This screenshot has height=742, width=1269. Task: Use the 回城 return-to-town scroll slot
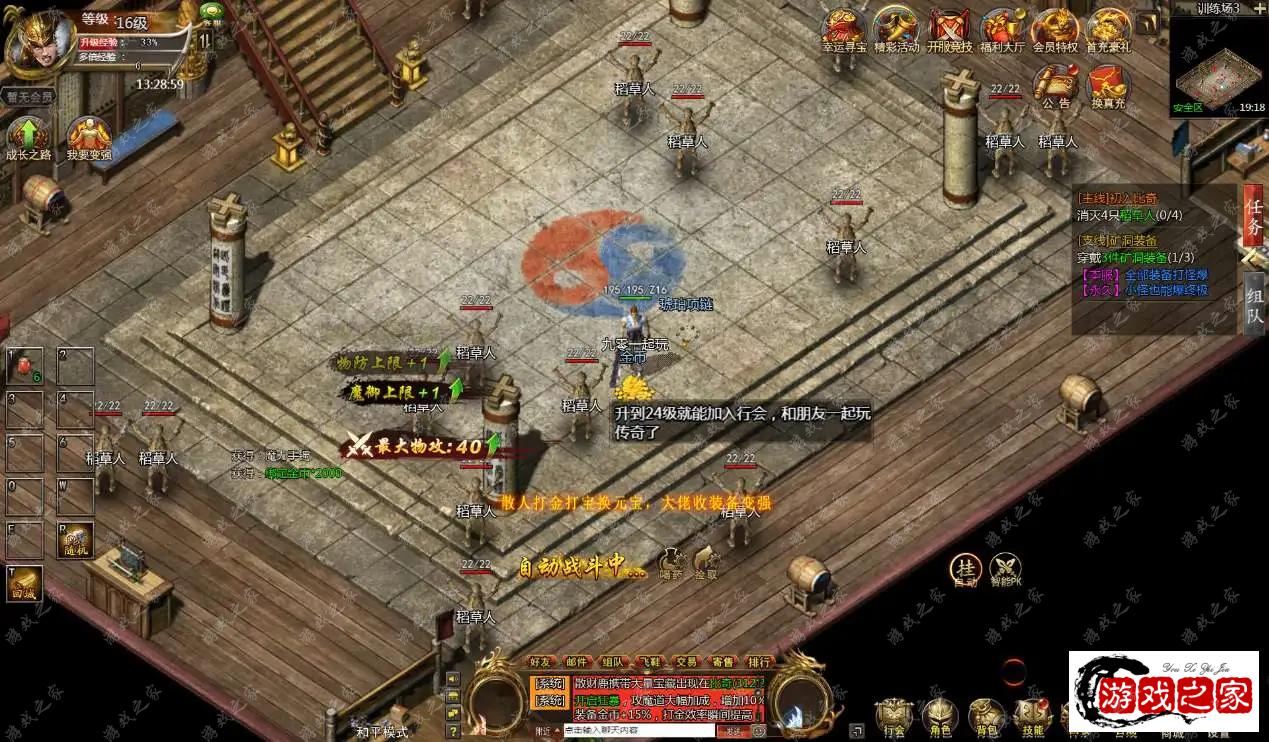(24, 582)
